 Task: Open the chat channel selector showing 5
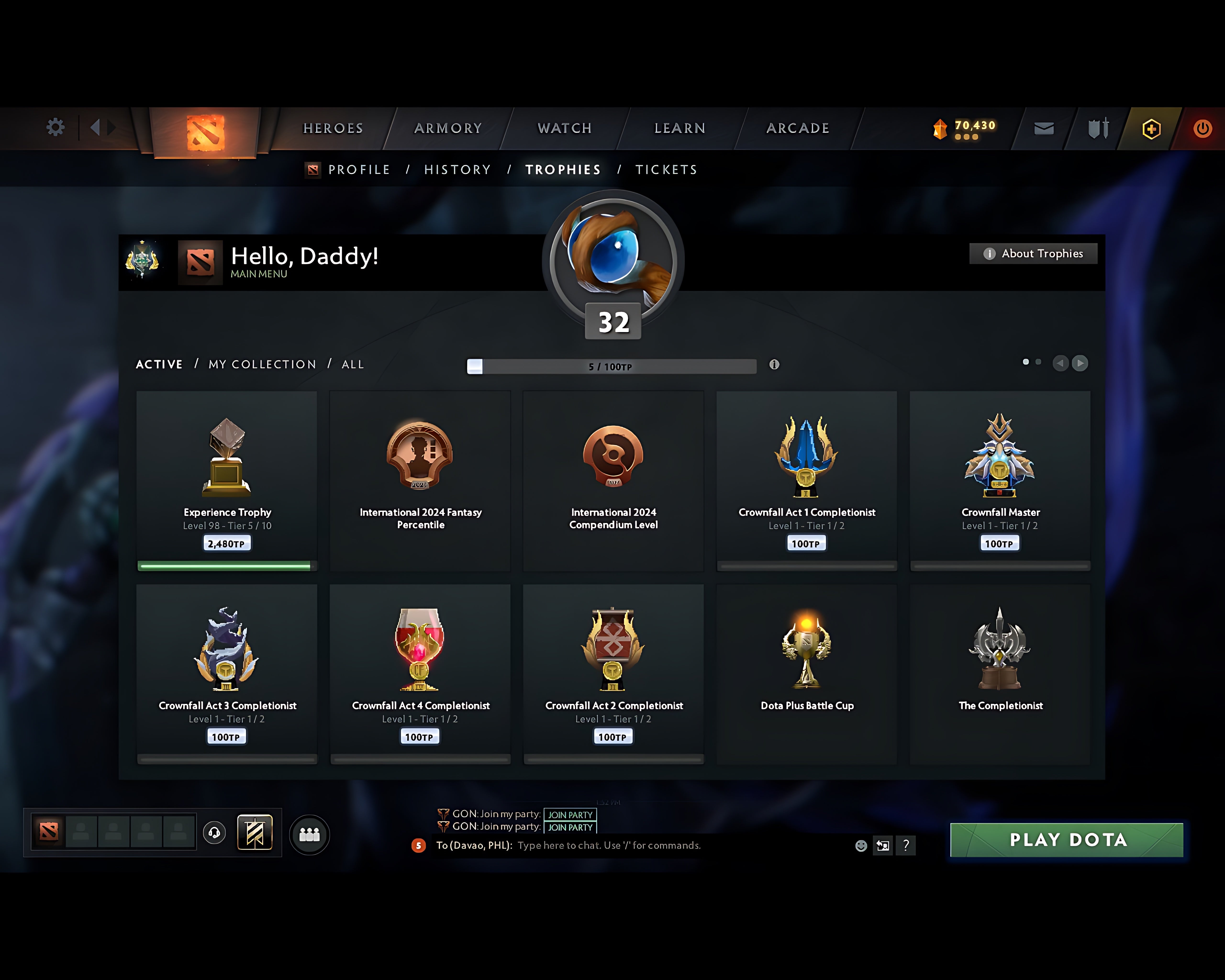click(419, 845)
